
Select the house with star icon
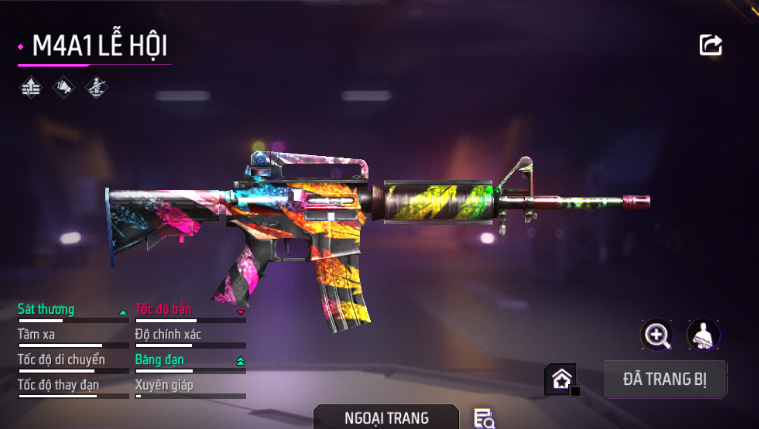click(561, 379)
